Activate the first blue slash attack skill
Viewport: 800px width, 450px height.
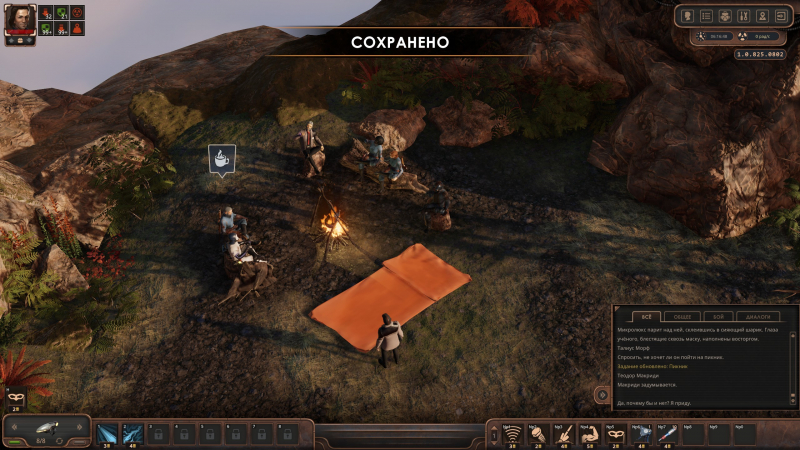(x=107, y=434)
